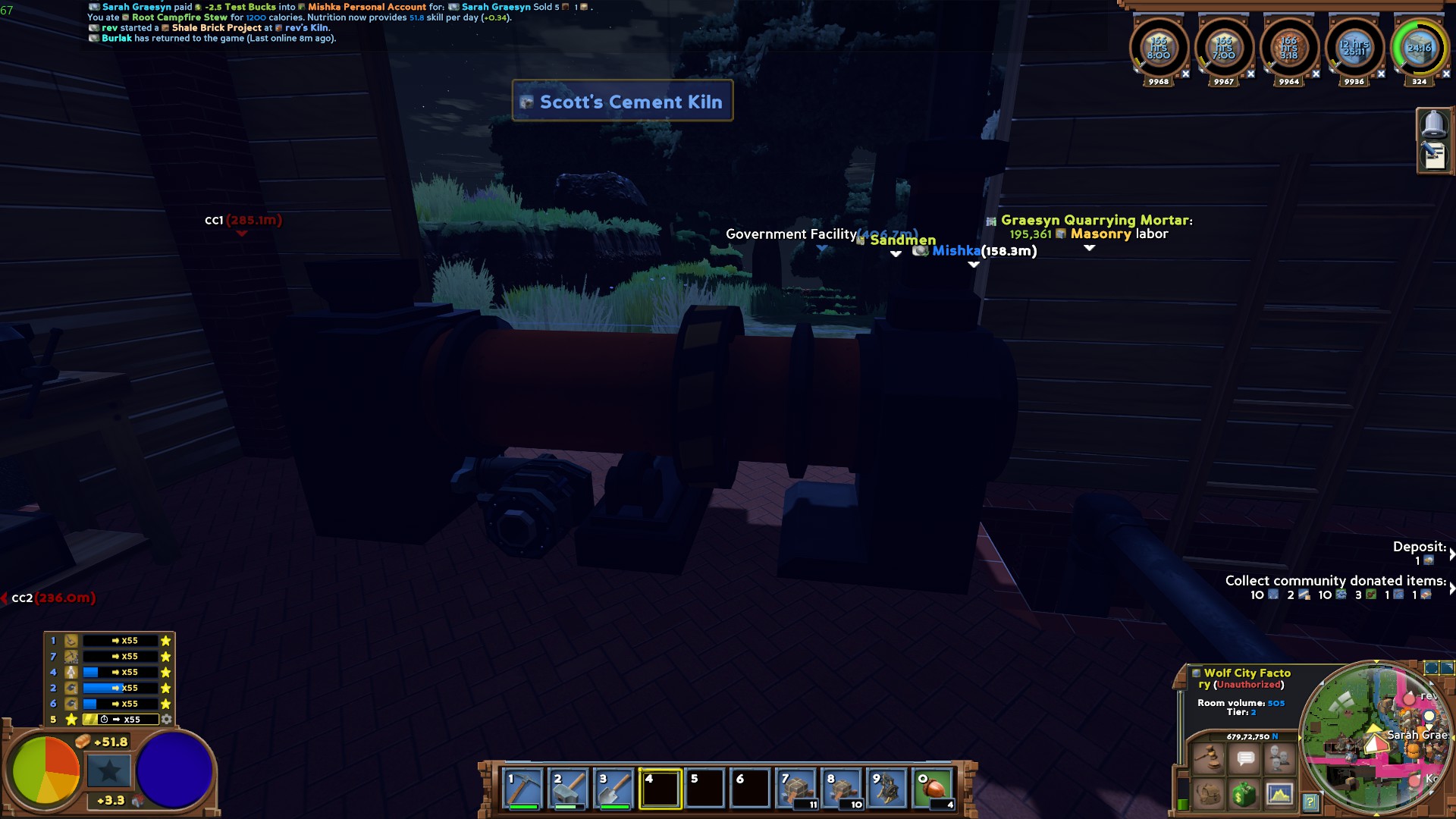Open your backpack inventory
Screen dimensions: 1456x819
coord(1208,793)
